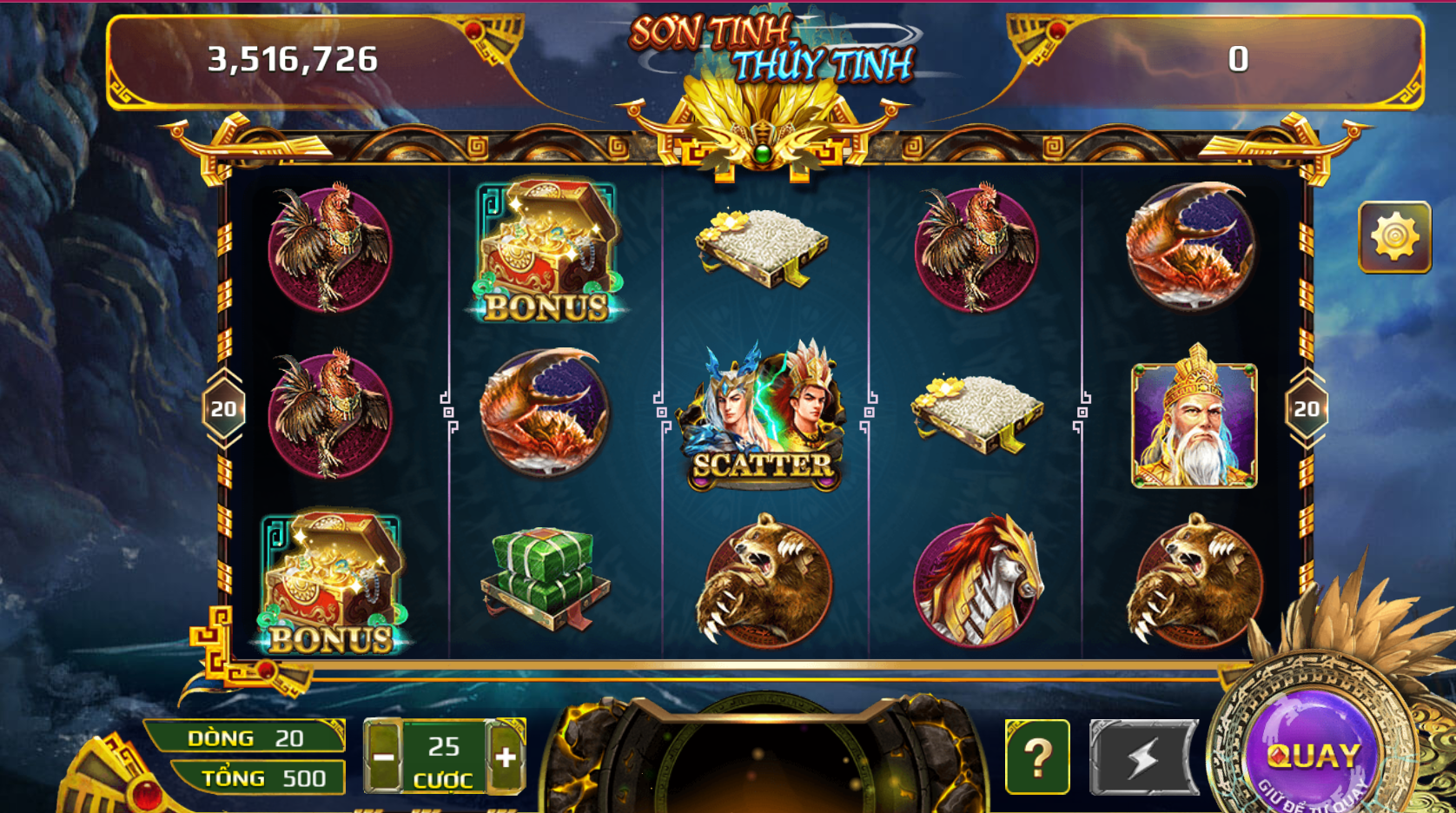The width and height of the screenshot is (1456, 813).
Task: Click the left paylines 20 indicator
Action: [223, 408]
